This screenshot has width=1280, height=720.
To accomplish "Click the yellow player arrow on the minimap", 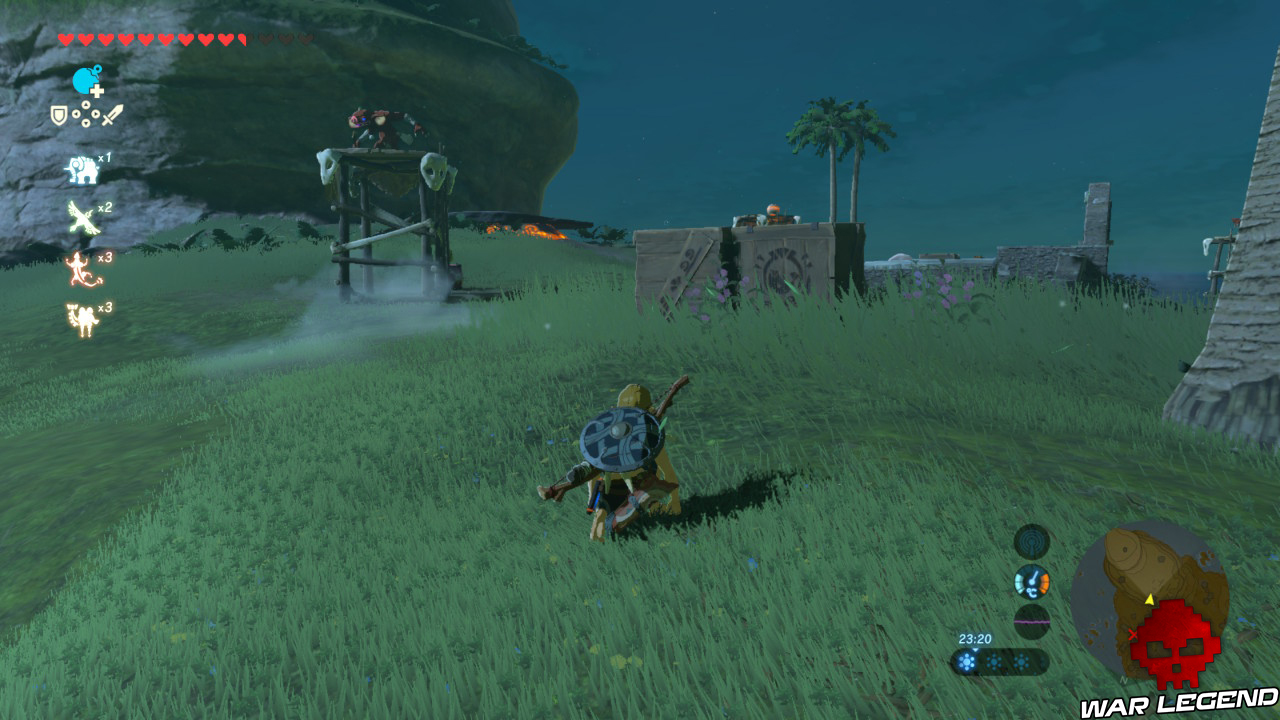I will tap(1150, 600).
